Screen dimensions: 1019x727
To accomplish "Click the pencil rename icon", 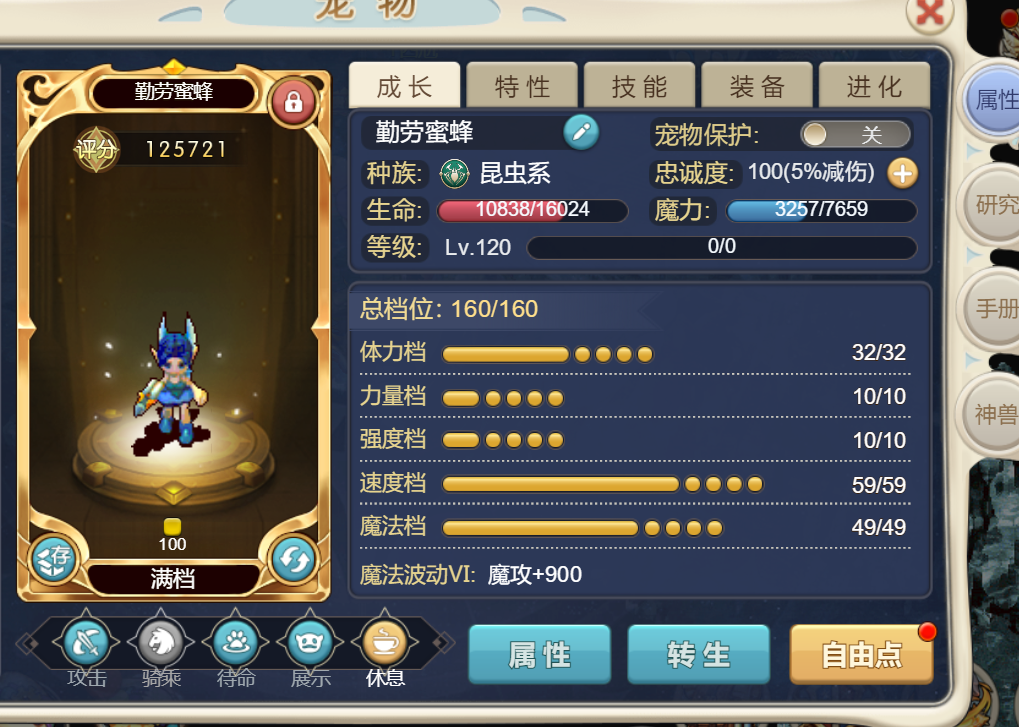I will tap(581, 132).
